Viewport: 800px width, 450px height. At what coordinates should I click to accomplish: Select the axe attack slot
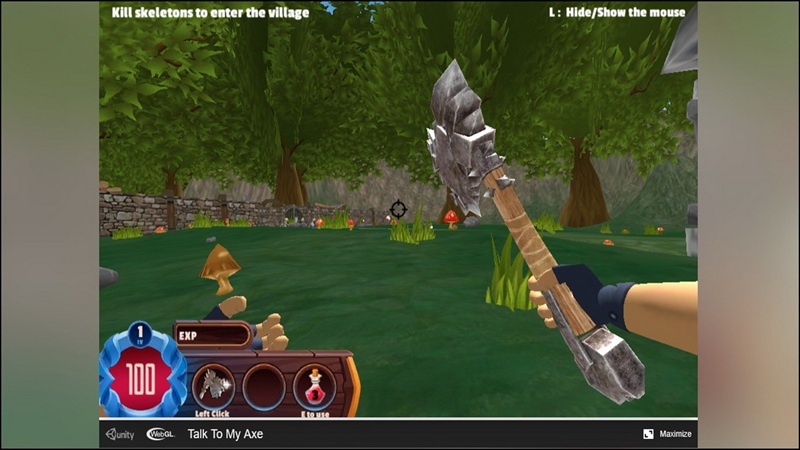pyautogui.click(x=213, y=385)
